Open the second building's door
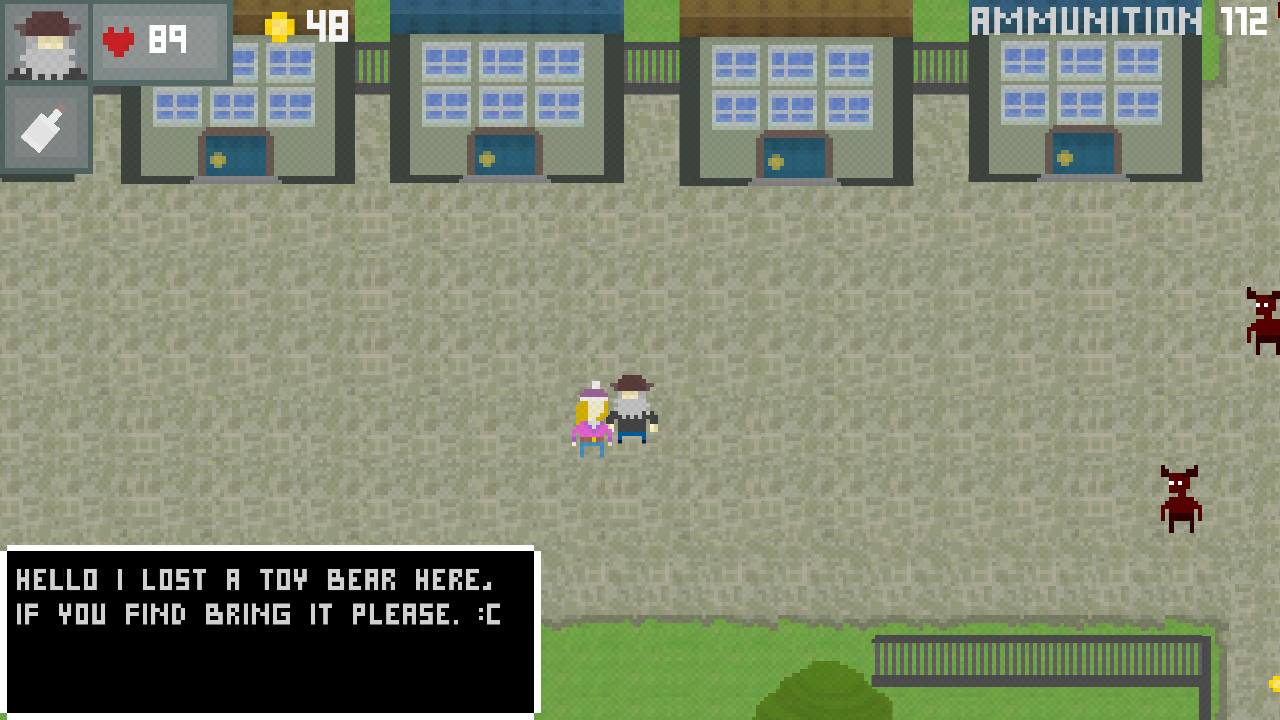The image size is (1280, 720). point(503,155)
